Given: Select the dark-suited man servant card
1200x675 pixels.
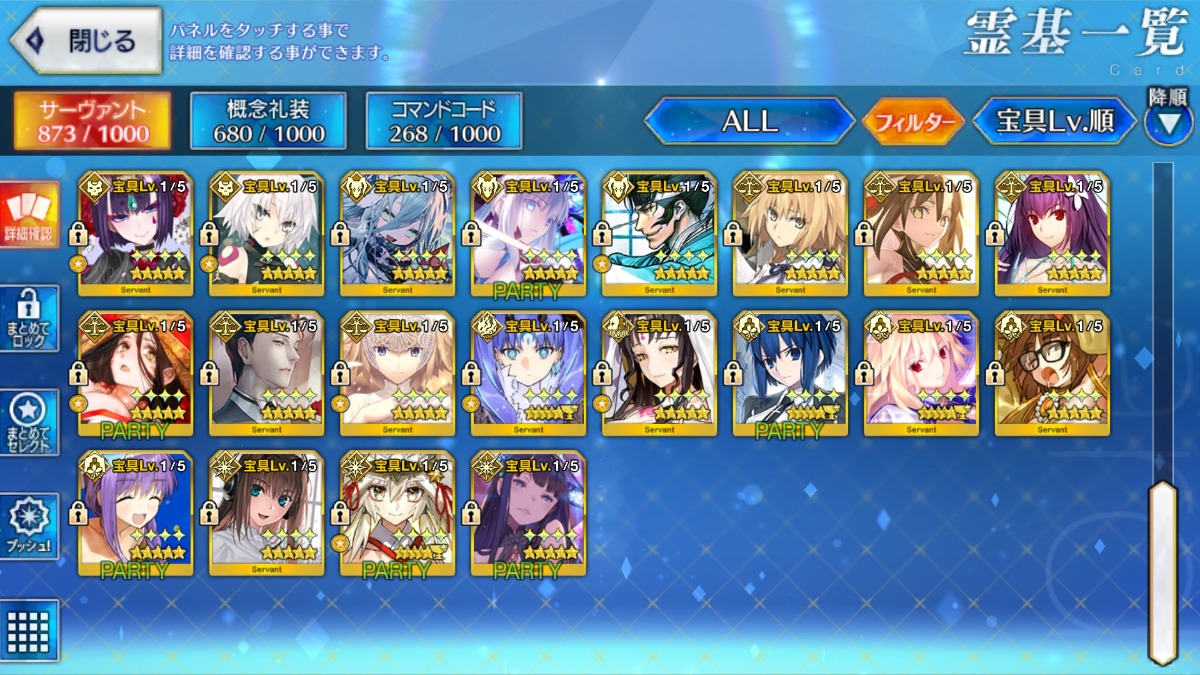Looking at the screenshot, I should pos(267,373).
